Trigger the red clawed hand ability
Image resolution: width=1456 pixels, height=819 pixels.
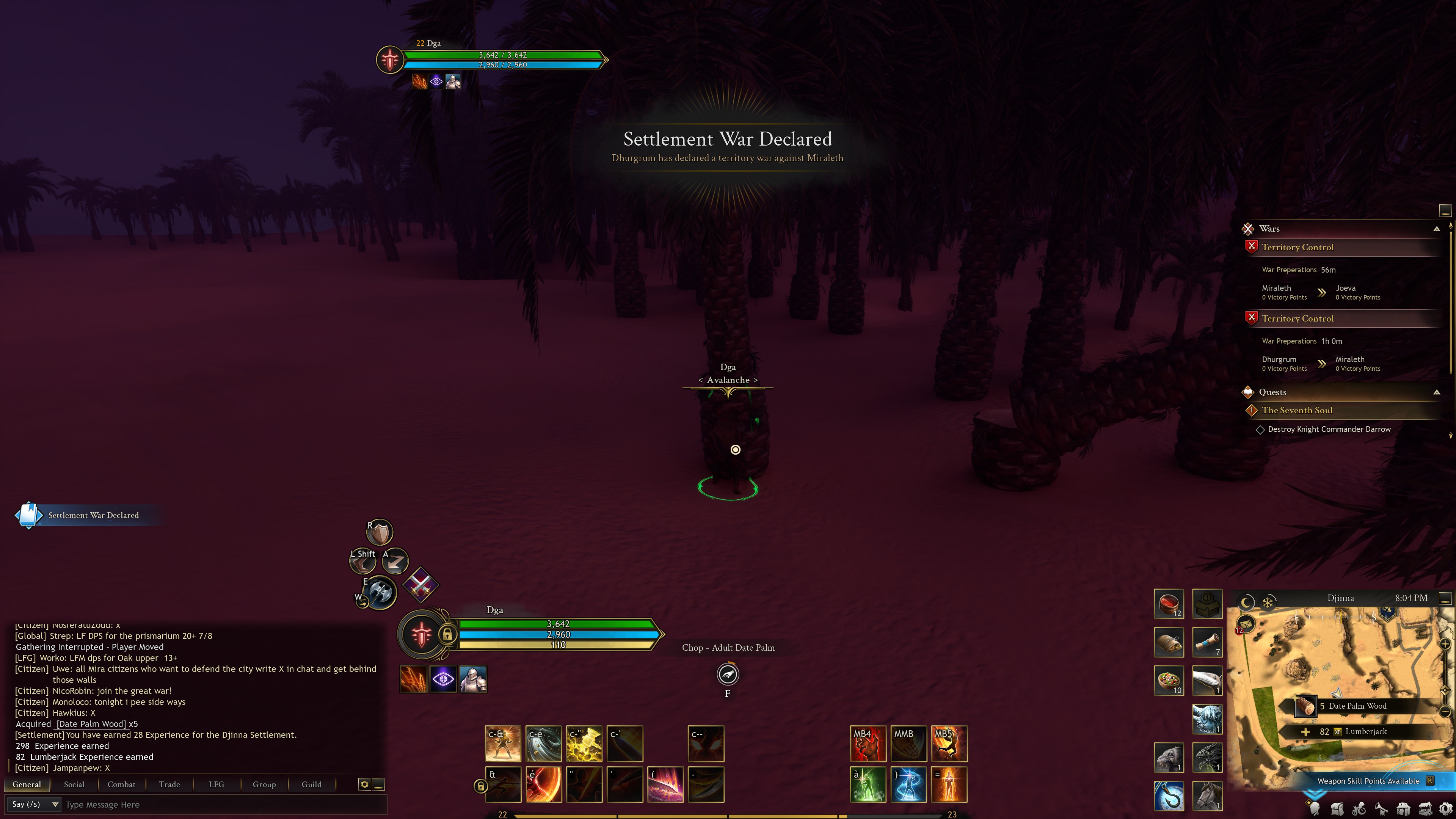coord(868,743)
